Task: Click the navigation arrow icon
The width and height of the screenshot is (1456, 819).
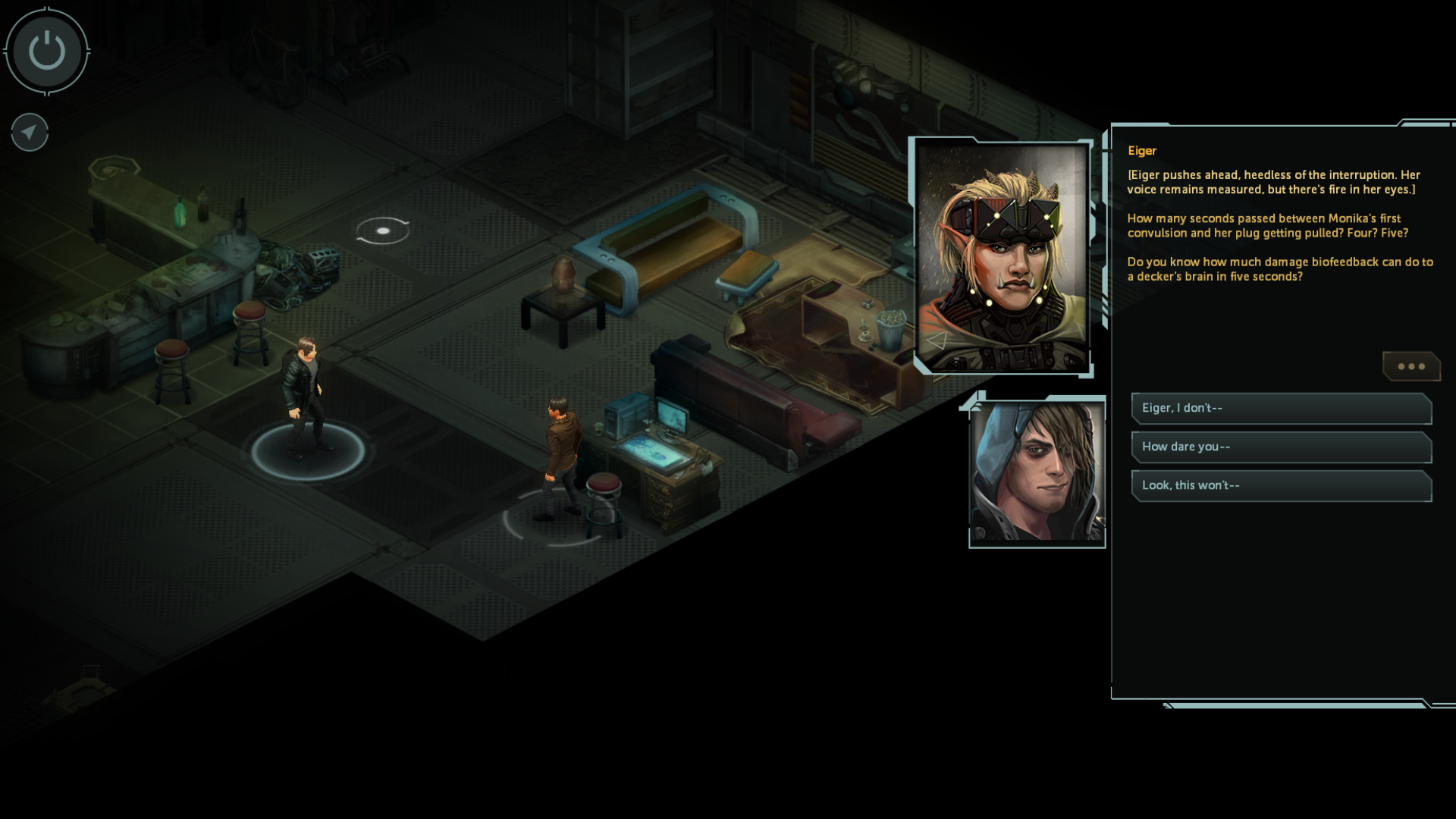Action: click(x=30, y=133)
